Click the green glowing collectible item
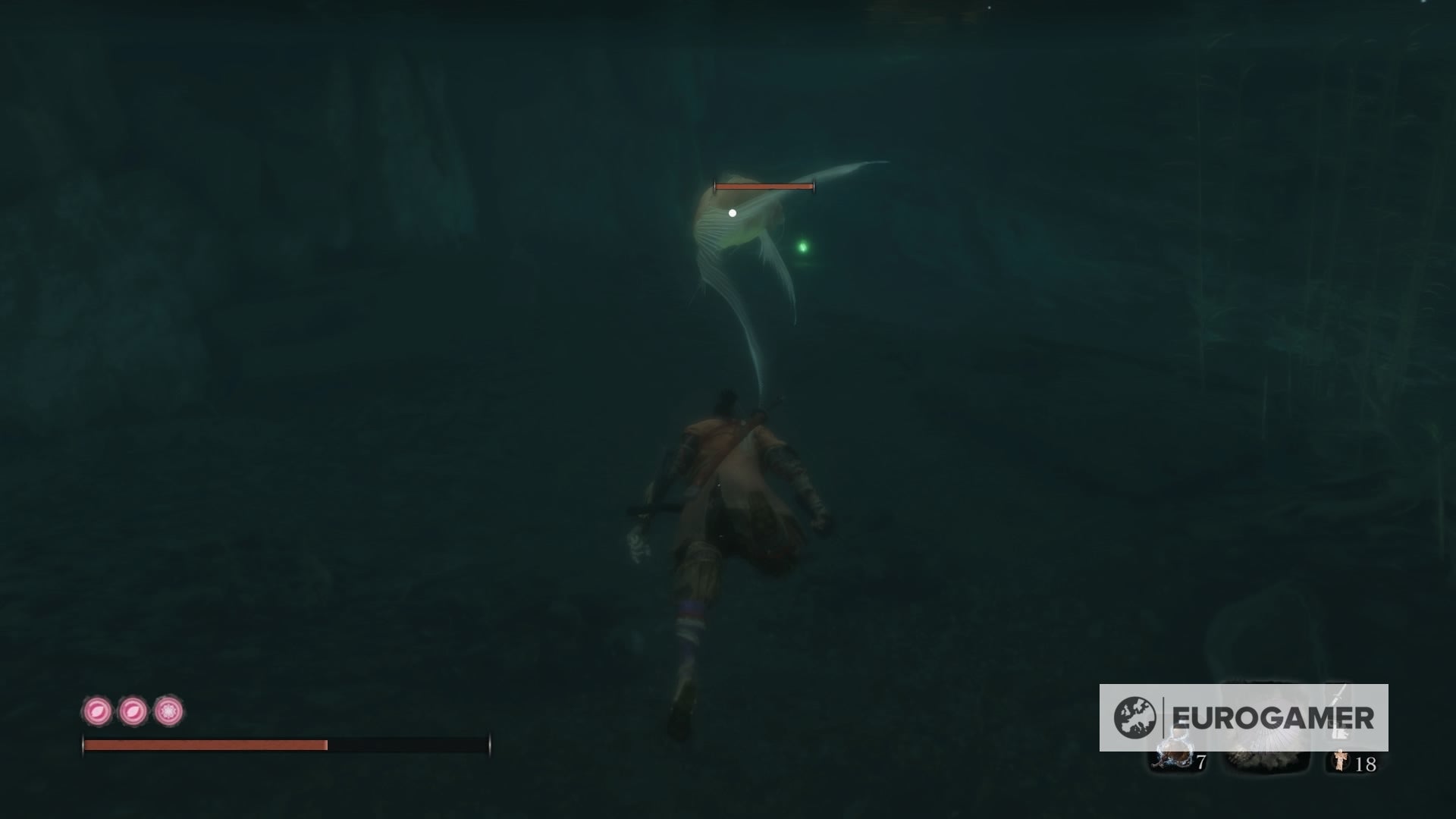This screenshot has height=819, width=1456. point(802,245)
